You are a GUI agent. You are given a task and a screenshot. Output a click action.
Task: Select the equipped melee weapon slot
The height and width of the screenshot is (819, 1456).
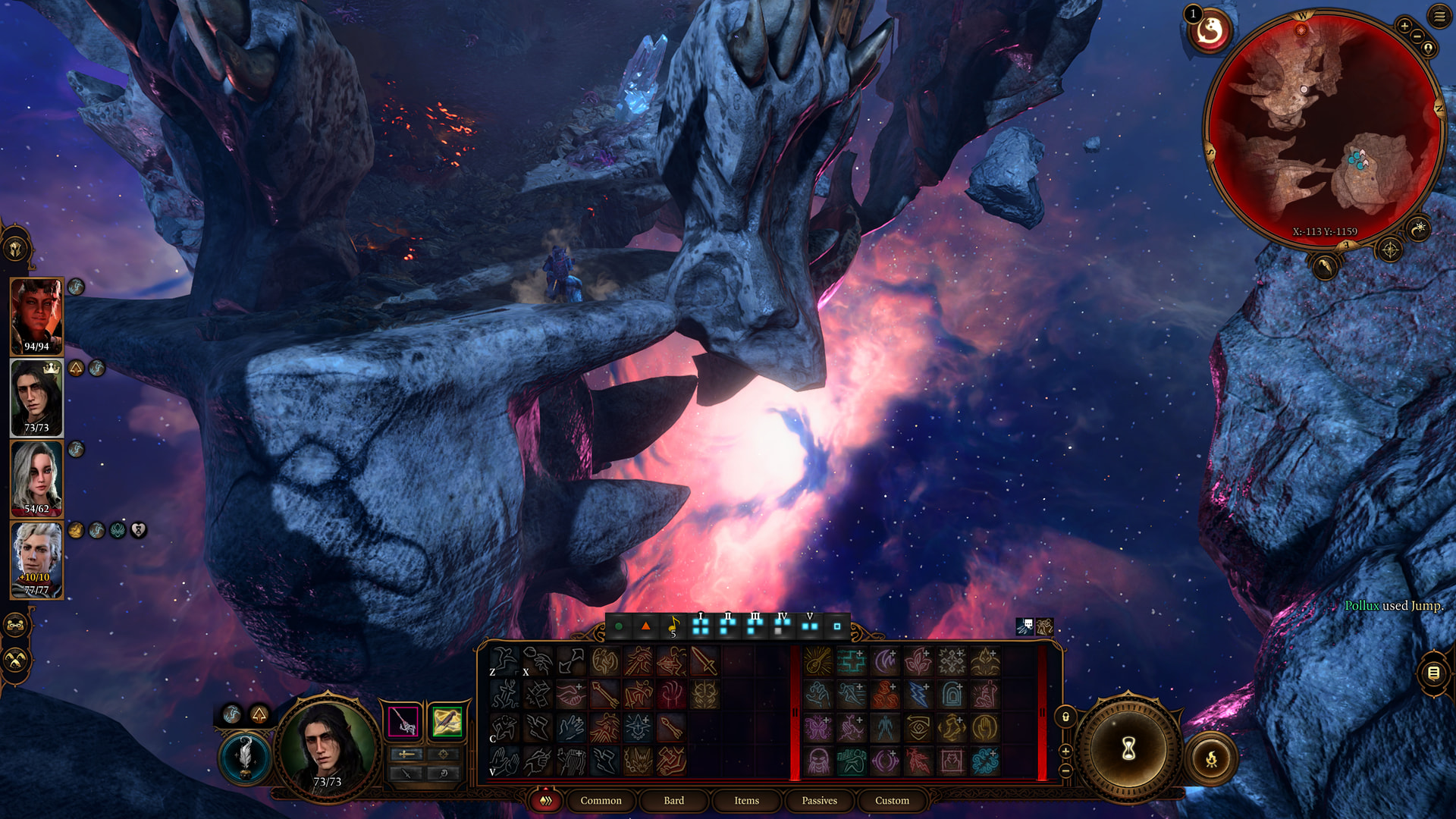click(403, 720)
